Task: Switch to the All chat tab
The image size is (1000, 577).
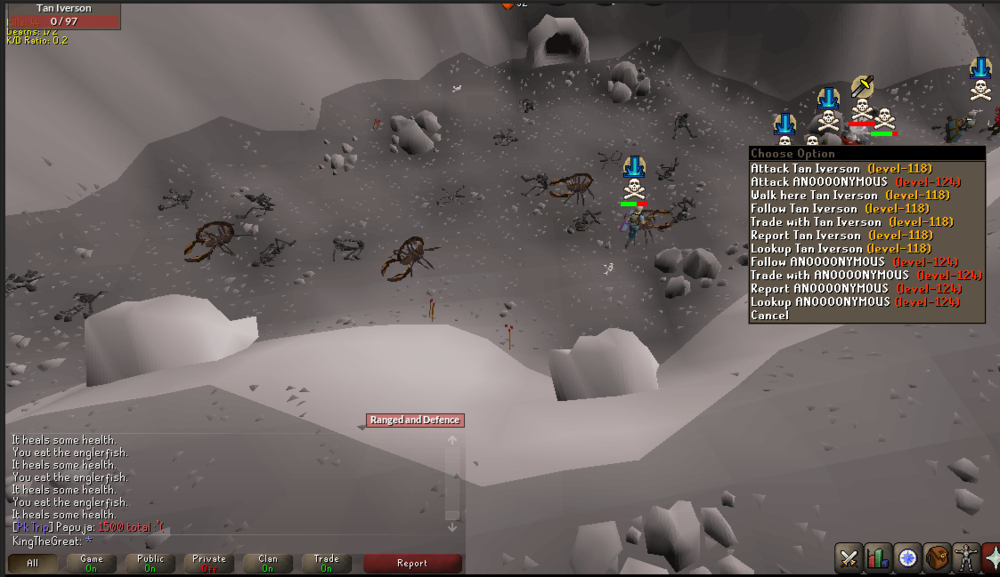Action: (32, 563)
